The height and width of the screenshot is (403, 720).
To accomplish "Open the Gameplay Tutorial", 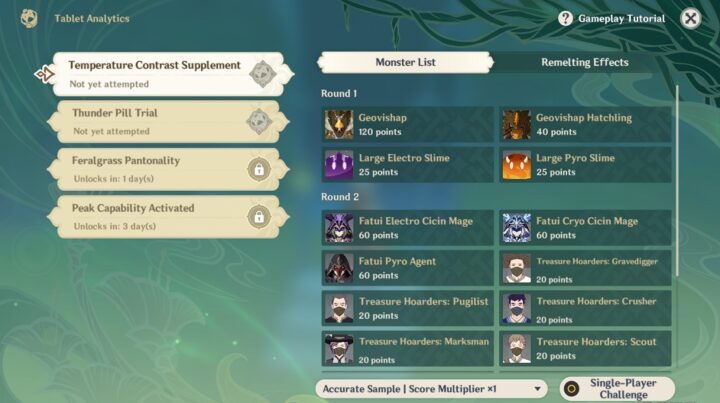I will (x=613, y=19).
